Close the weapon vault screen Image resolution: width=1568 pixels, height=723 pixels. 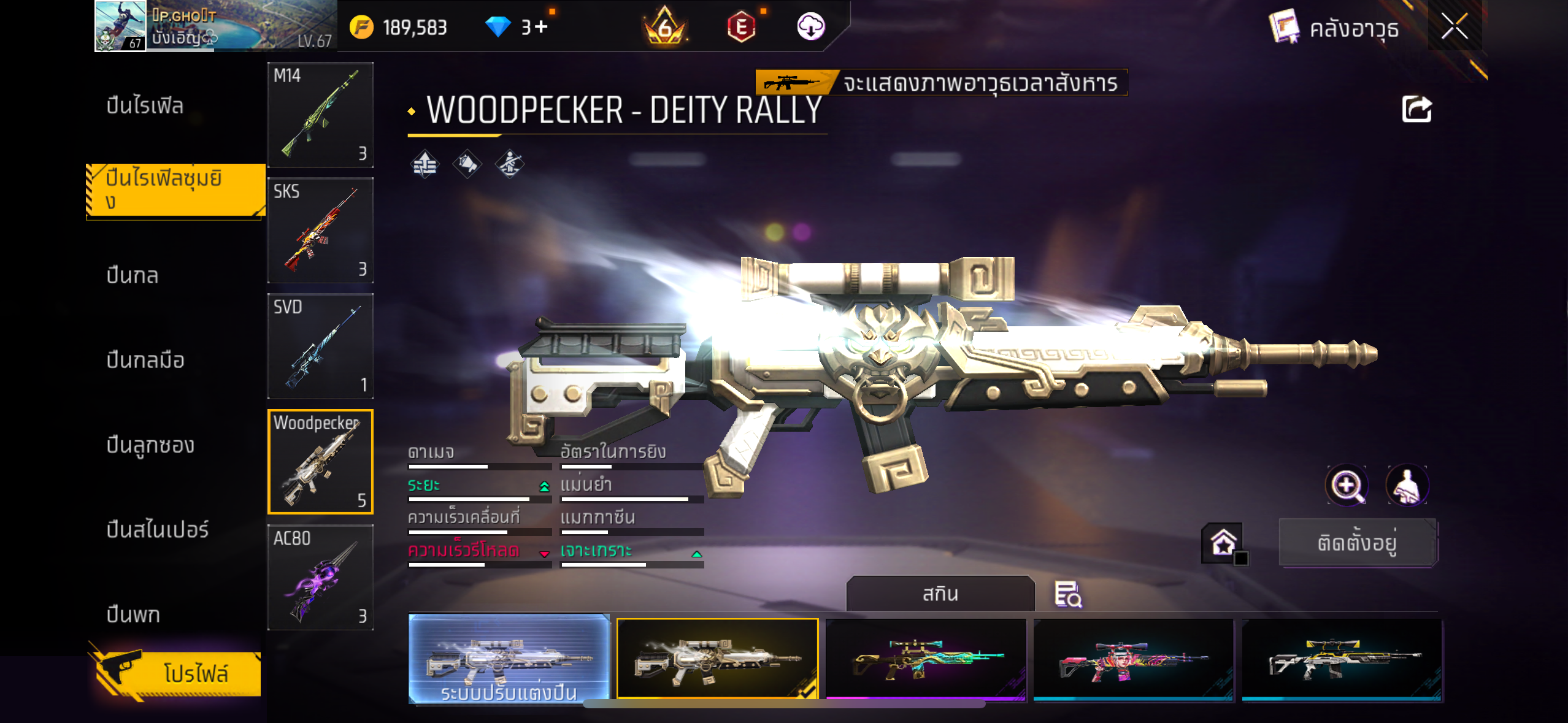1454,26
